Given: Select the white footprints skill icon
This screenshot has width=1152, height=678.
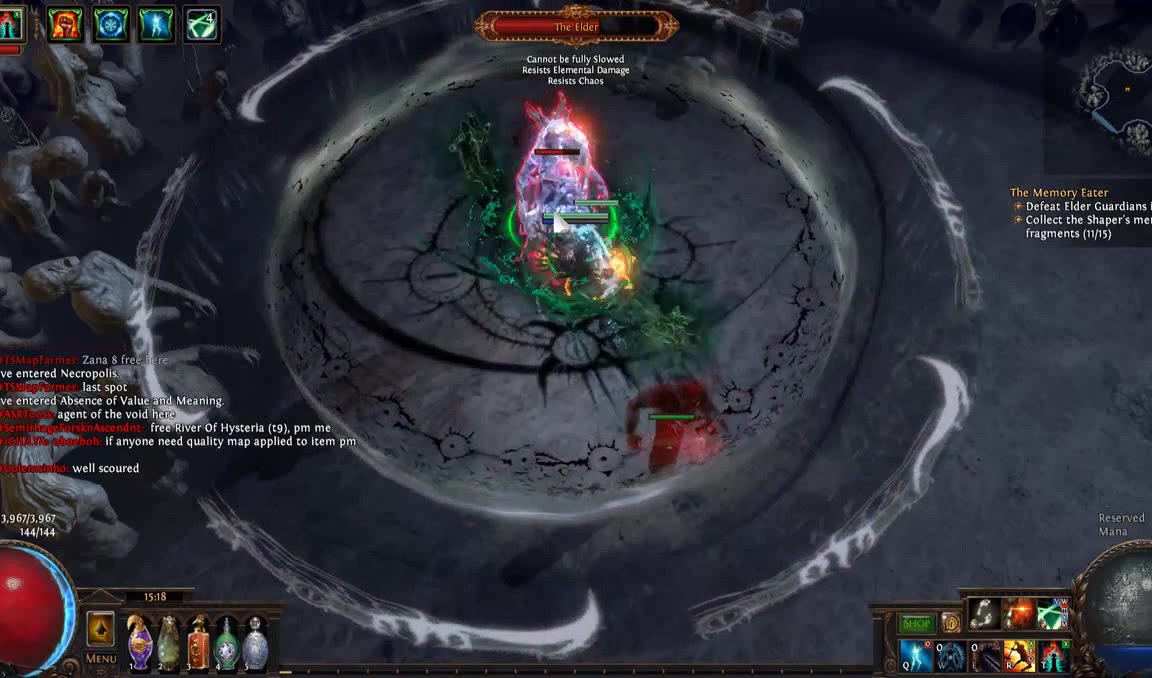Looking at the screenshot, I should click(x=985, y=613).
